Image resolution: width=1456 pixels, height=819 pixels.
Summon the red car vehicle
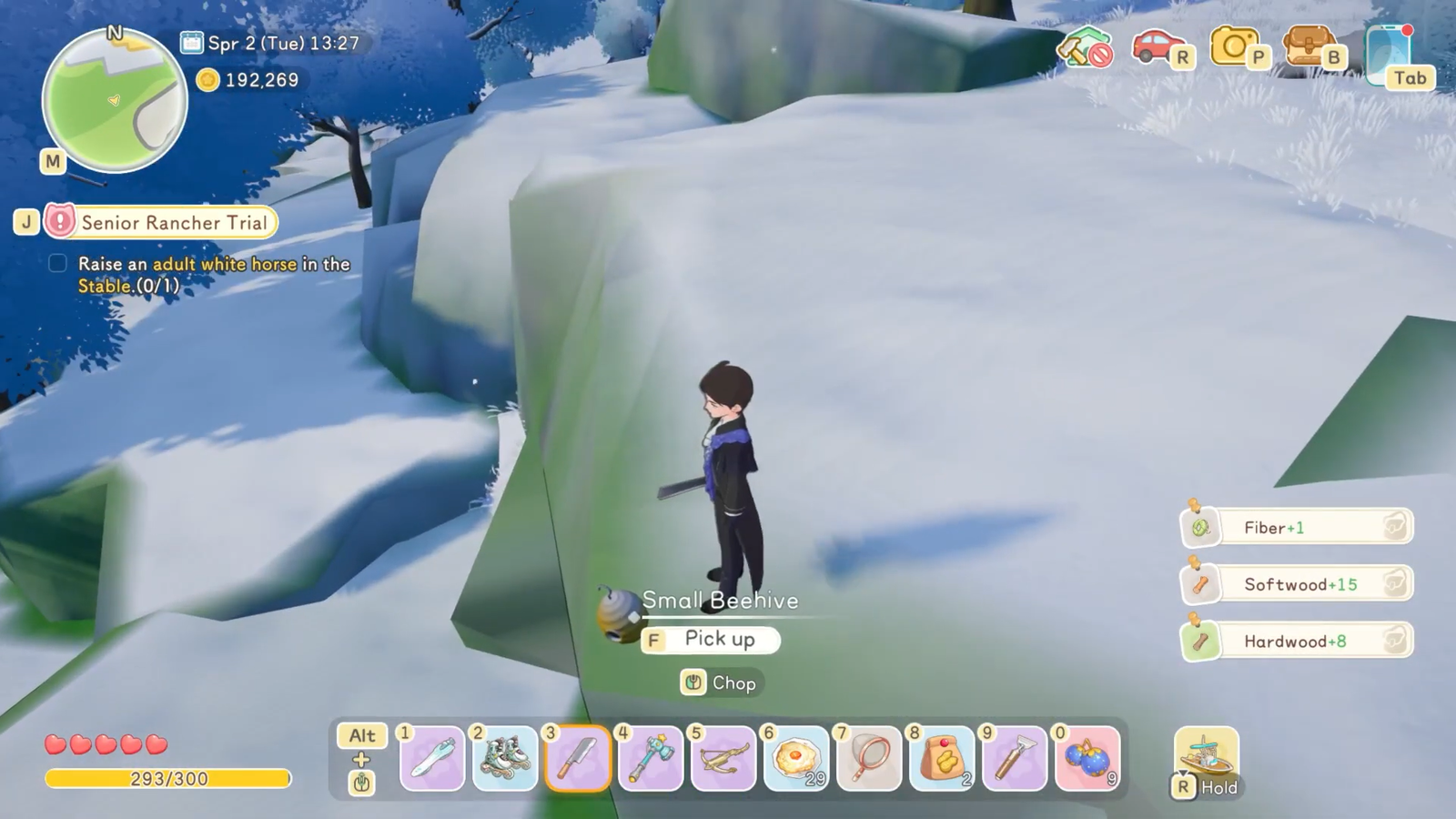point(1157,45)
